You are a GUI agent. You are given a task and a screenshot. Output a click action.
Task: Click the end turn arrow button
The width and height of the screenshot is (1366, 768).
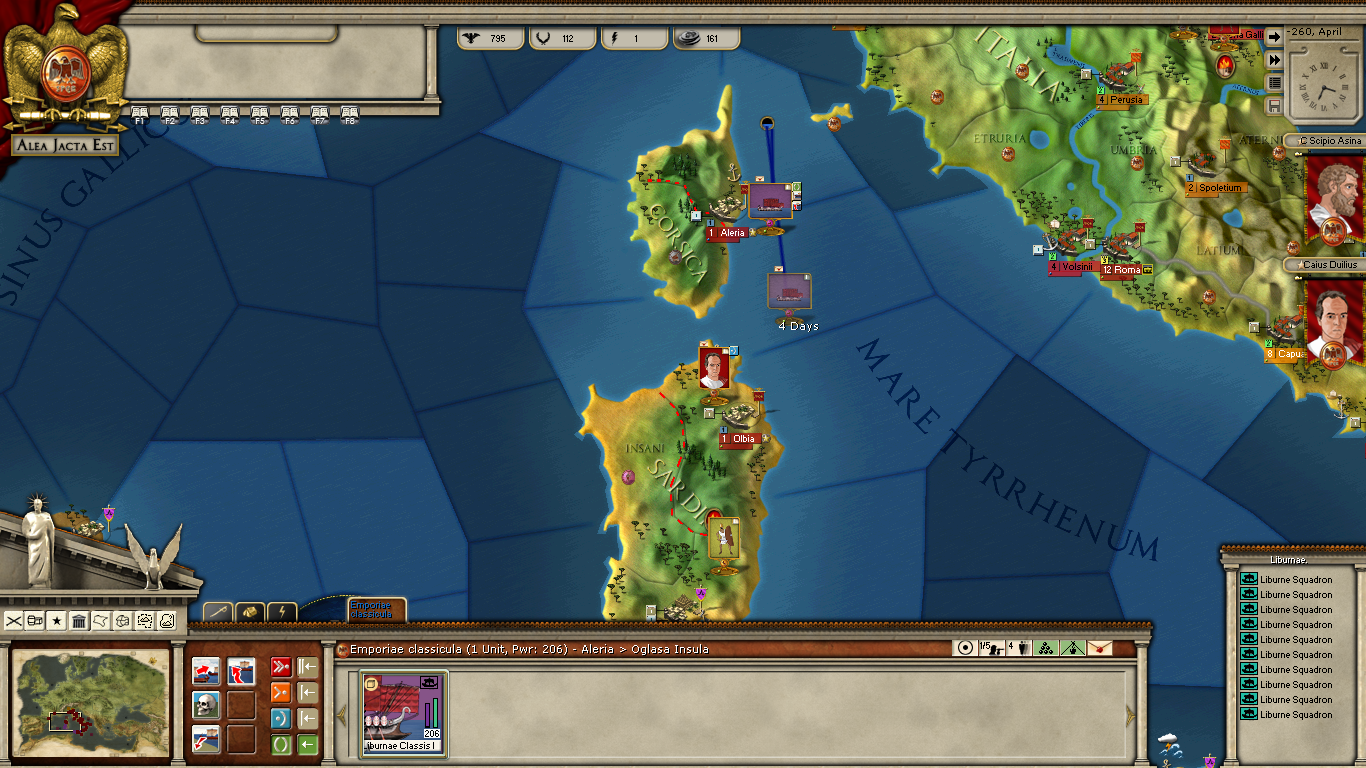tap(1274, 35)
